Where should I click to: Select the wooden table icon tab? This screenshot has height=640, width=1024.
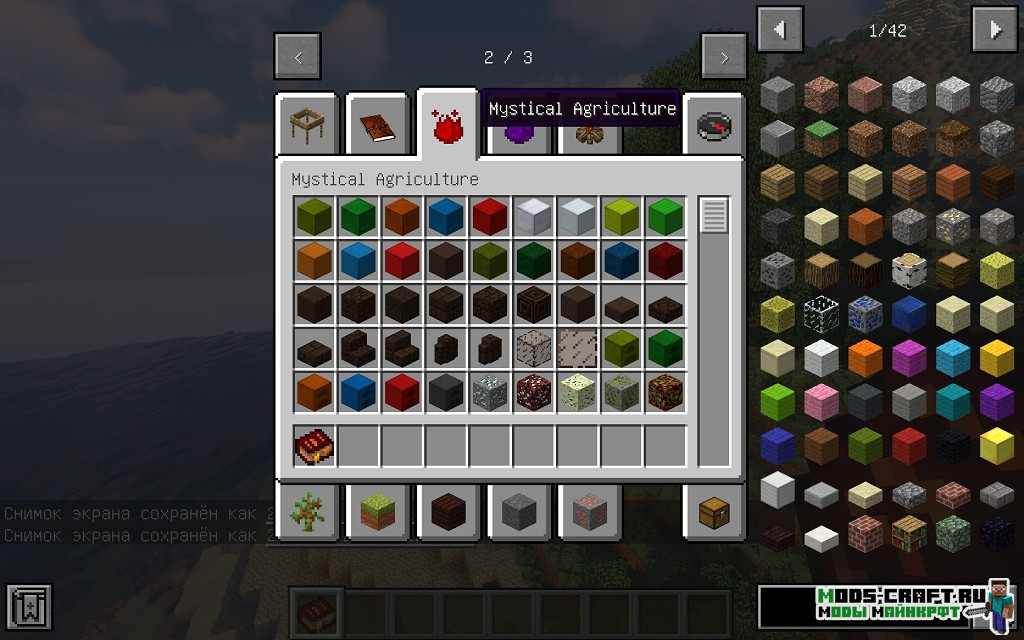coord(306,125)
